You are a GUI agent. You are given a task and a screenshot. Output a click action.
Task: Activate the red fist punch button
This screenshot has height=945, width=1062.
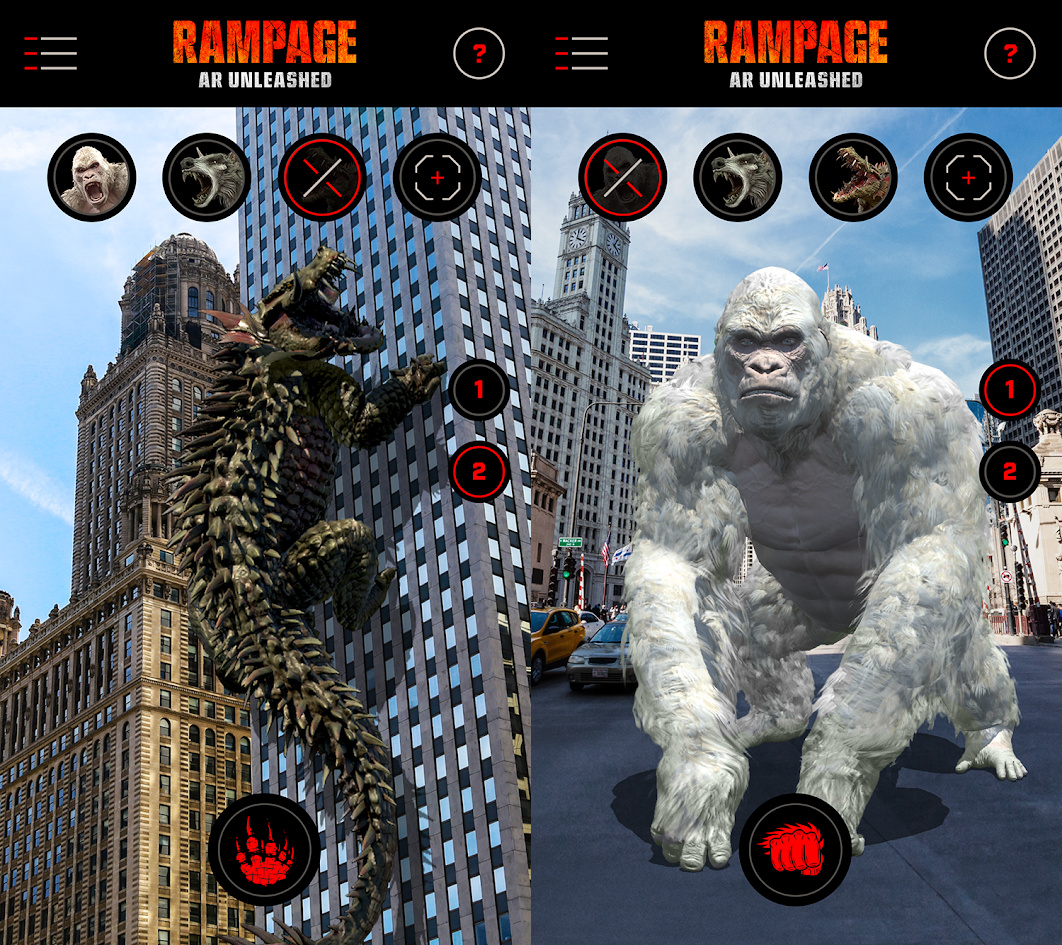tap(795, 850)
